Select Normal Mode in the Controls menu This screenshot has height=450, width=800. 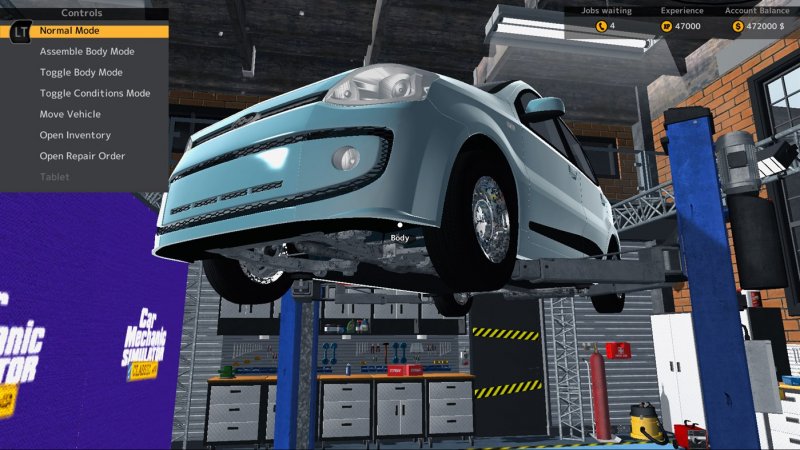pyautogui.click(x=70, y=31)
